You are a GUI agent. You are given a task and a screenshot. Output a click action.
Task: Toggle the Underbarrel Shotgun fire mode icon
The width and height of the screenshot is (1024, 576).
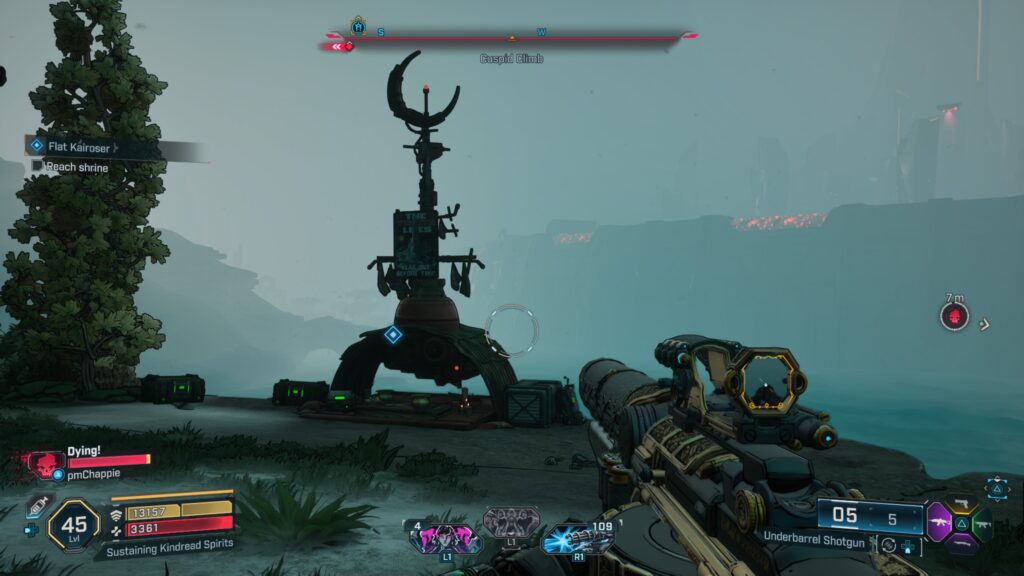pos(887,545)
